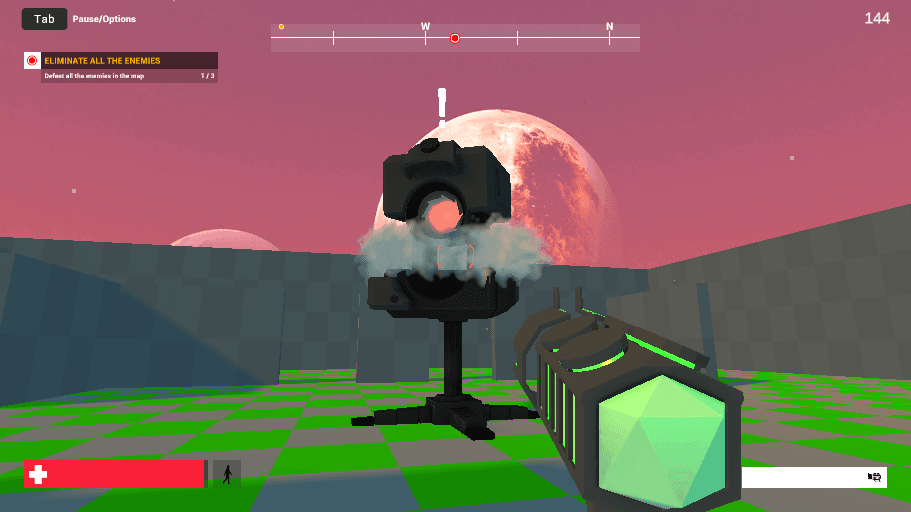Click the weapon icon in the ammo bar
This screenshot has width=911, height=512.
874,478
